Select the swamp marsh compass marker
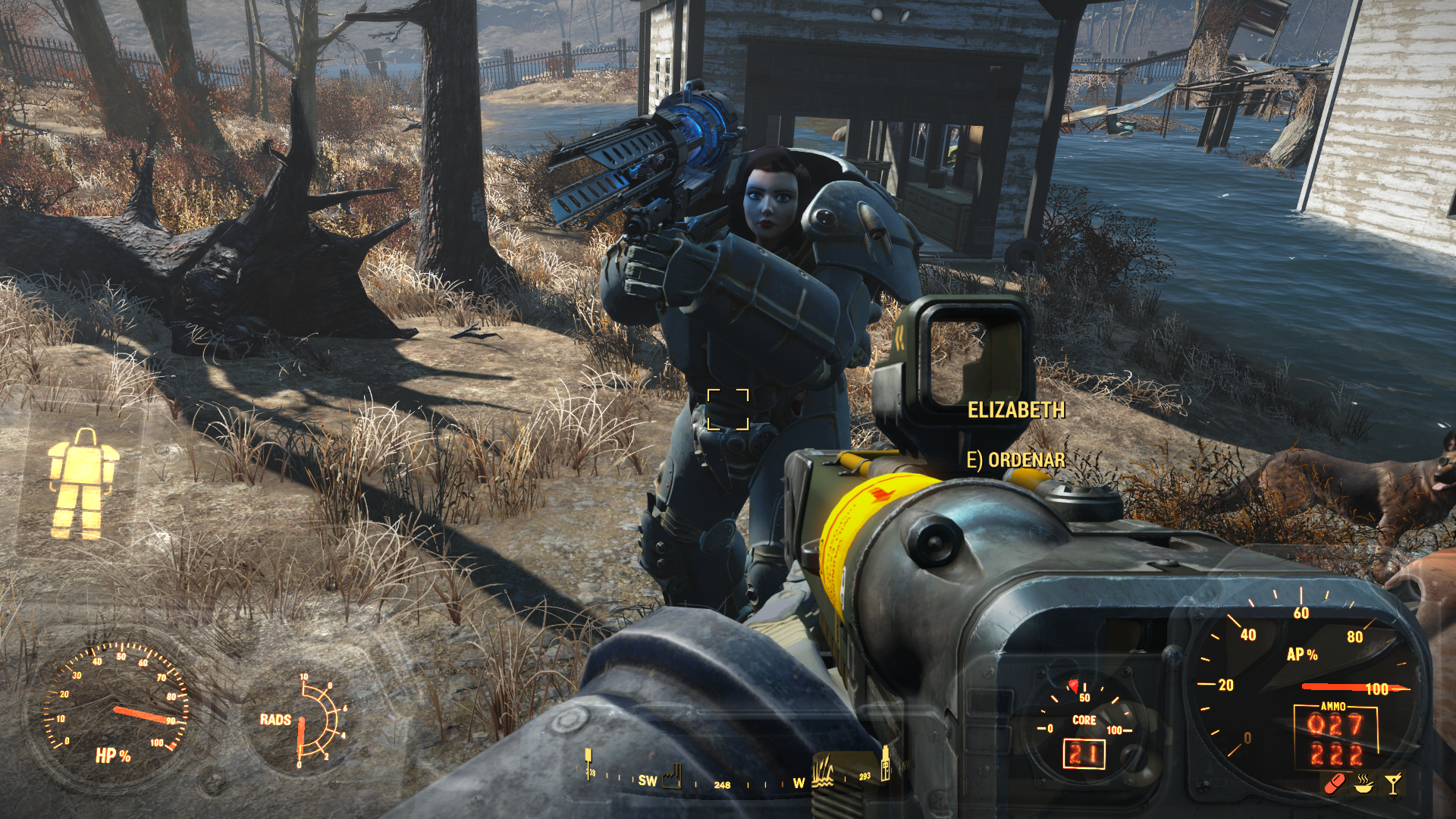This screenshot has height=819, width=1456. pos(823,773)
